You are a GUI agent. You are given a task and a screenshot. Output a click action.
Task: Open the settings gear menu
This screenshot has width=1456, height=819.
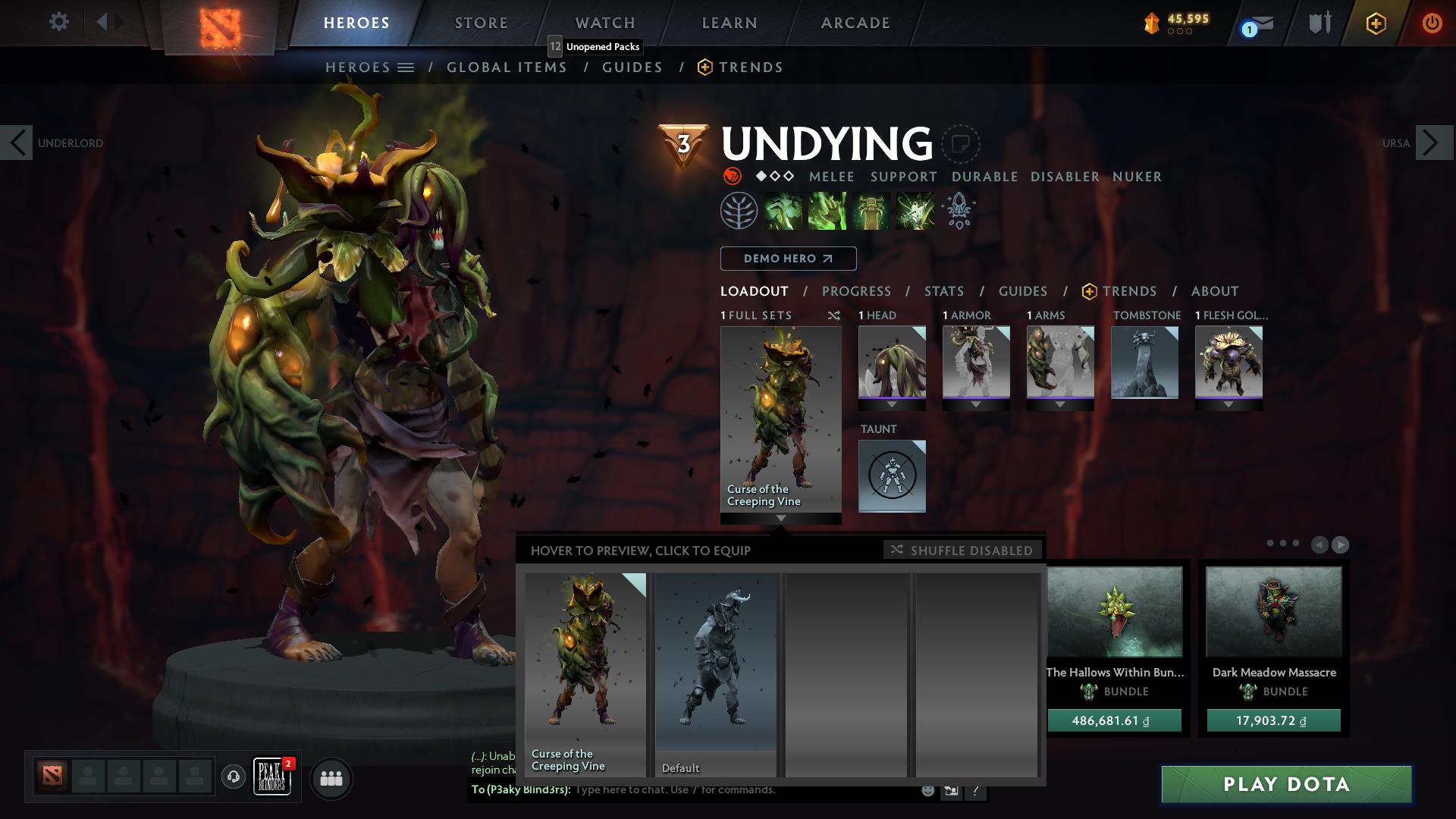click(x=59, y=21)
